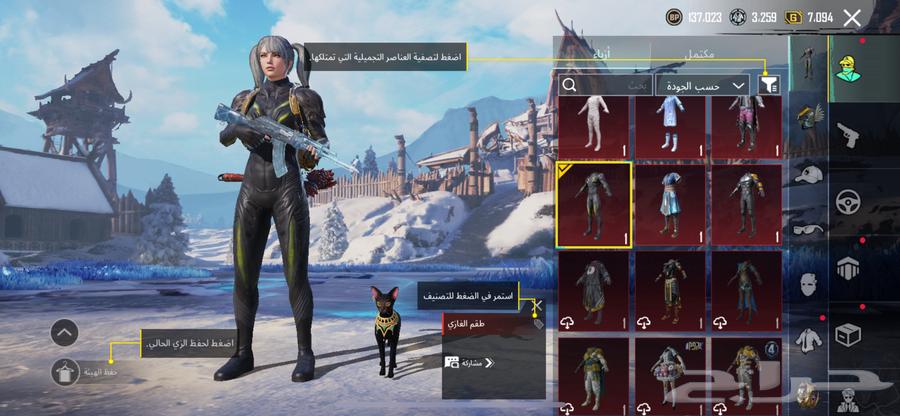Choose the sunglasses category icon
This screenshot has height=416, width=900.
[808, 228]
